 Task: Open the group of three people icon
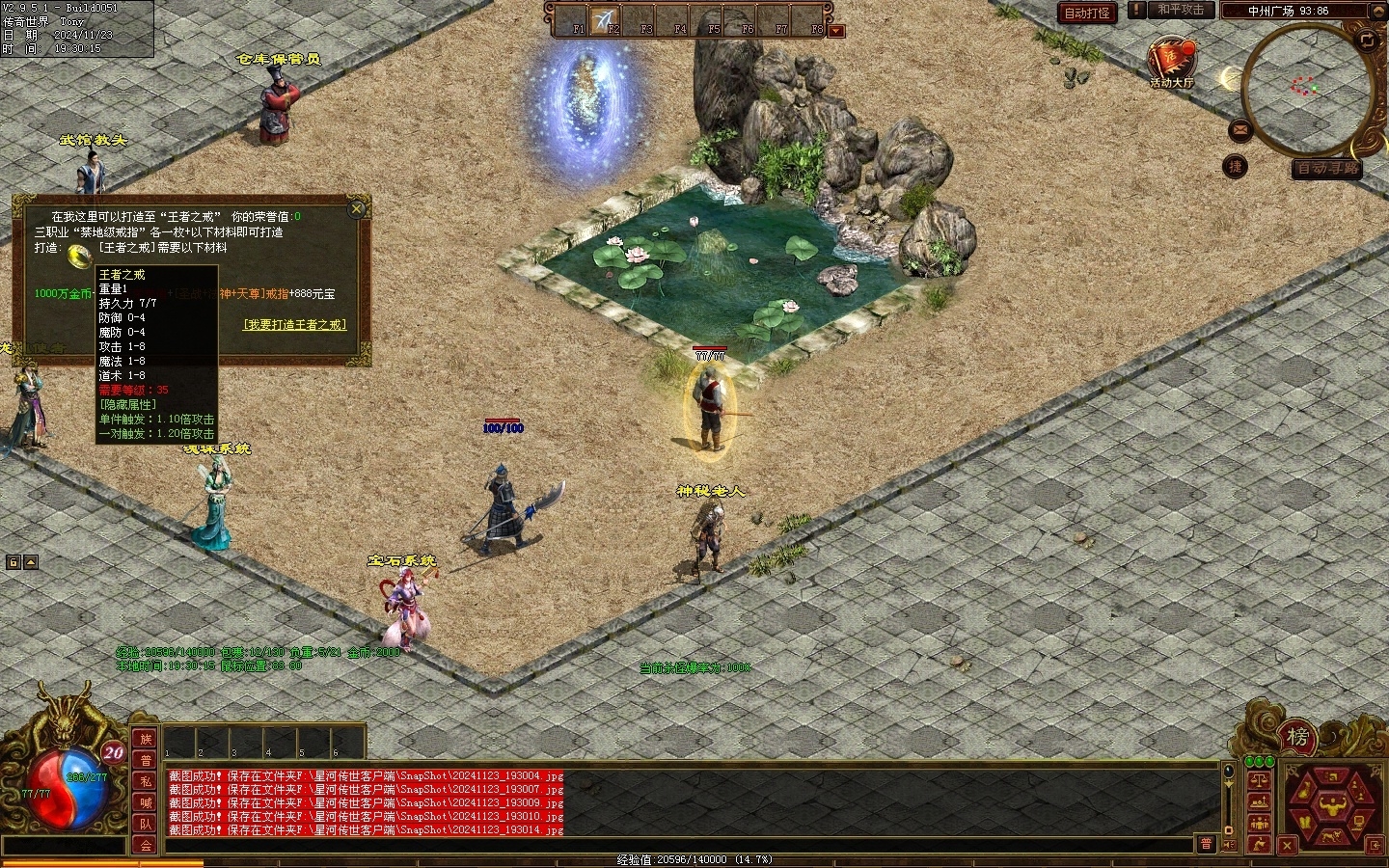(1259, 823)
